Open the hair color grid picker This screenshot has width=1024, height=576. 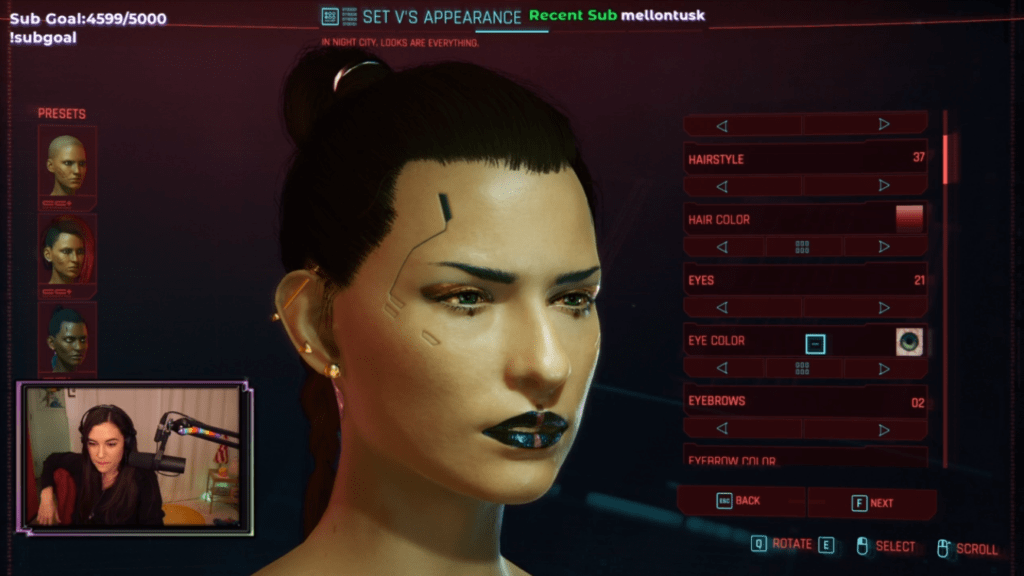(x=802, y=247)
